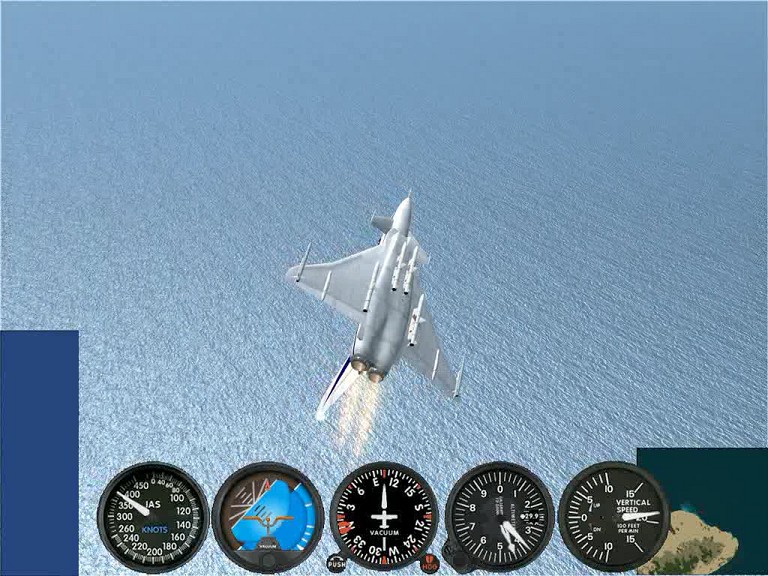Open the island minimap
The height and width of the screenshot is (576, 768).
click(702, 511)
